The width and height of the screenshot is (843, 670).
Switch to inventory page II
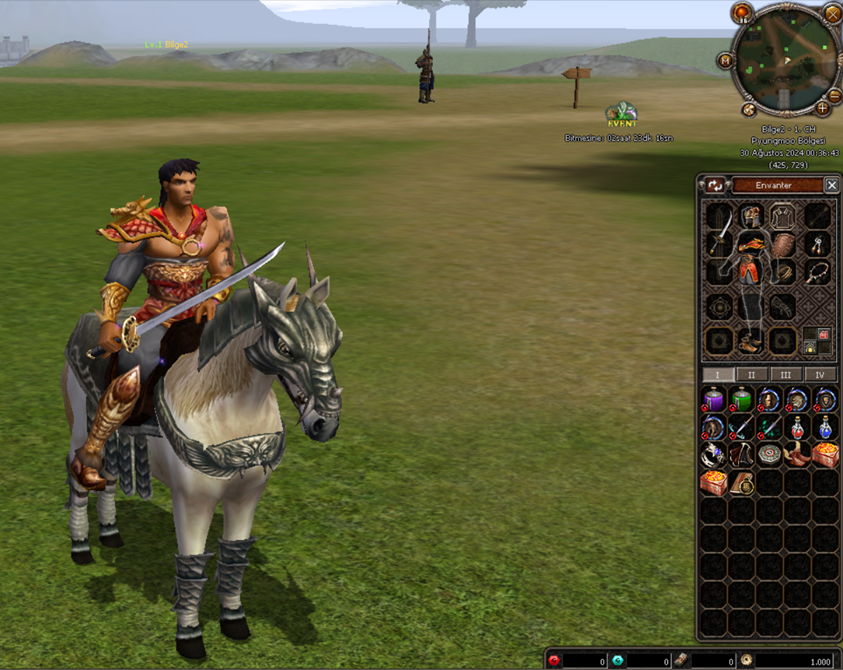(x=751, y=375)
